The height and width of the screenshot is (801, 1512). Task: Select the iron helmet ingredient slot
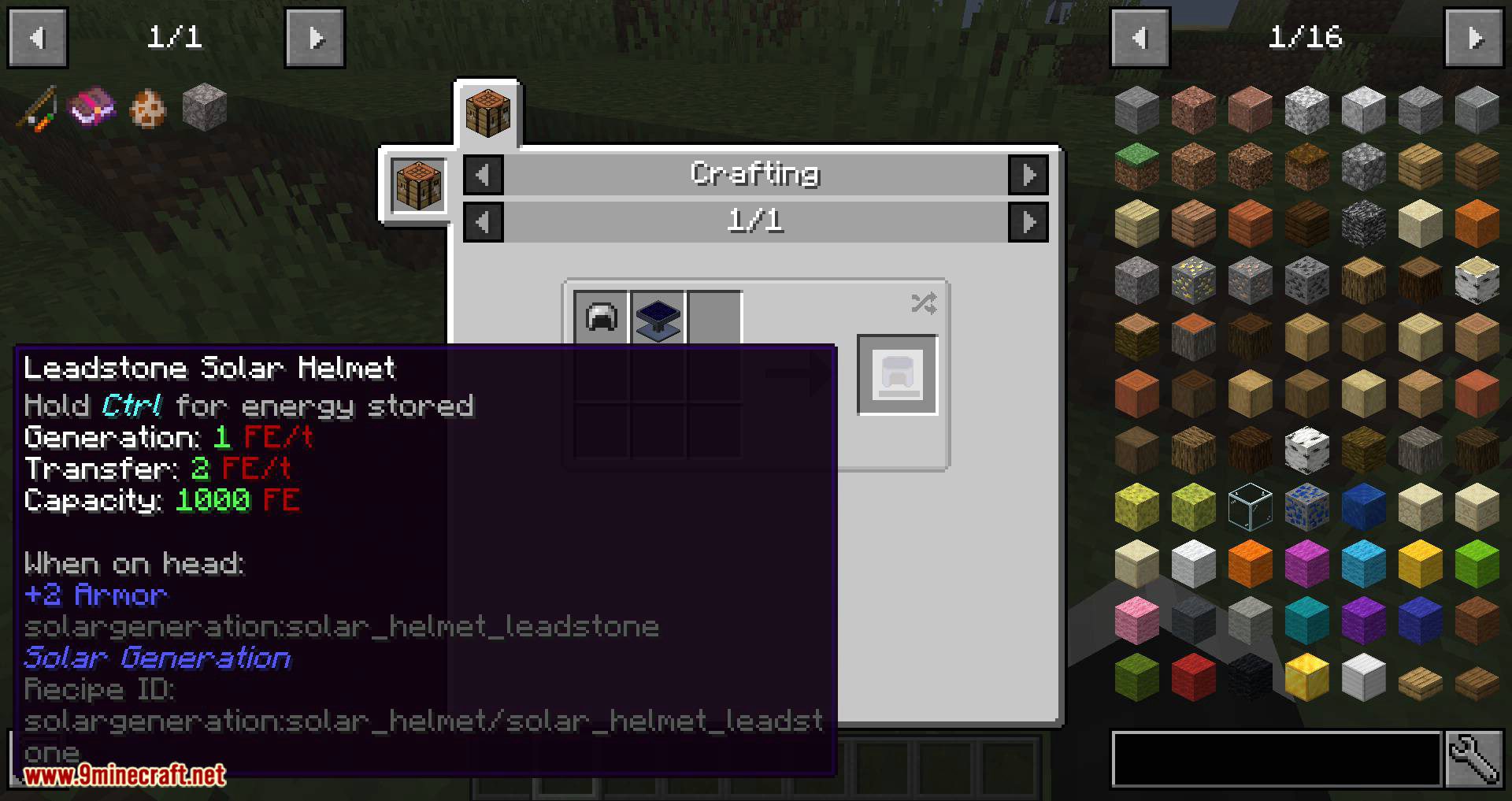pos(600,318)
